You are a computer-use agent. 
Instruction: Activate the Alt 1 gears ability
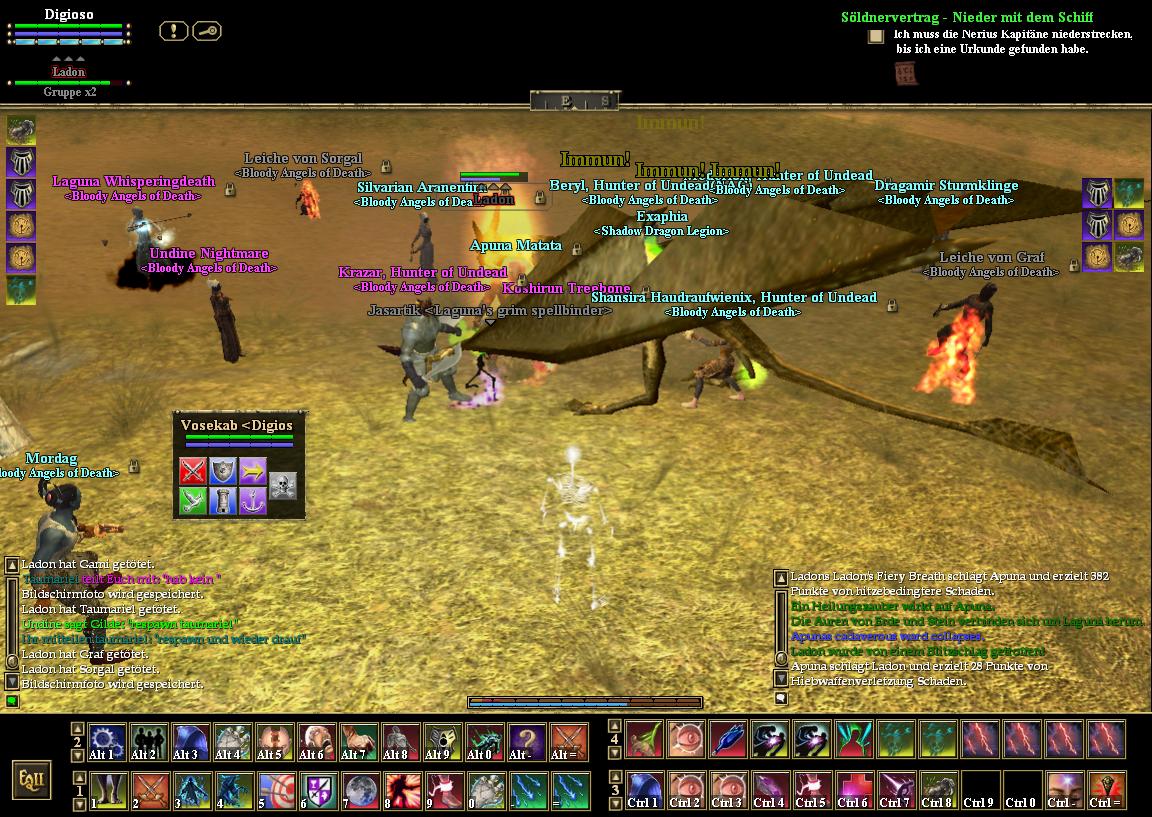tap(106, 742)
